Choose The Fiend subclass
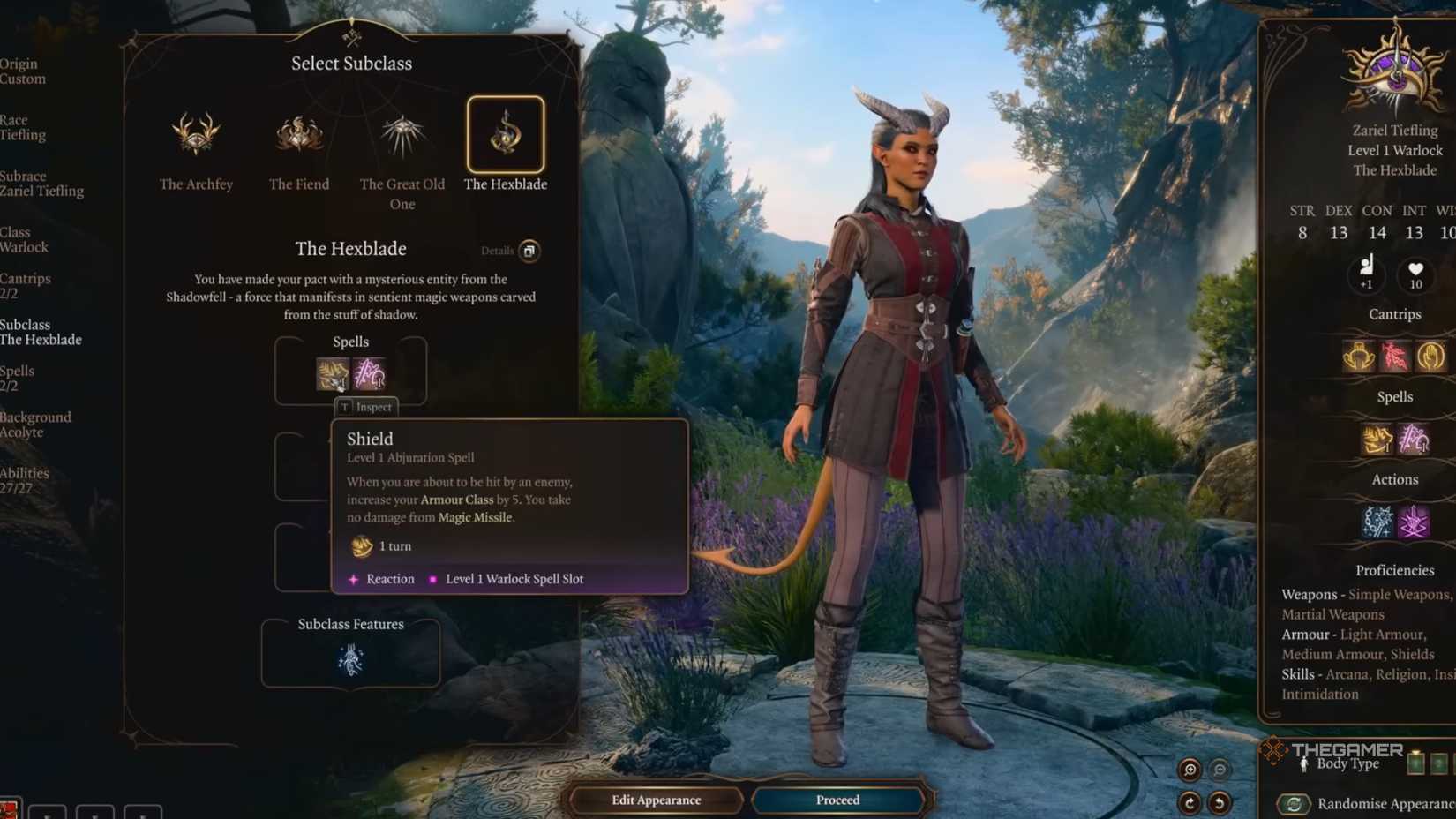Viewport: 1456px width, 819px height. coord(299,135)
